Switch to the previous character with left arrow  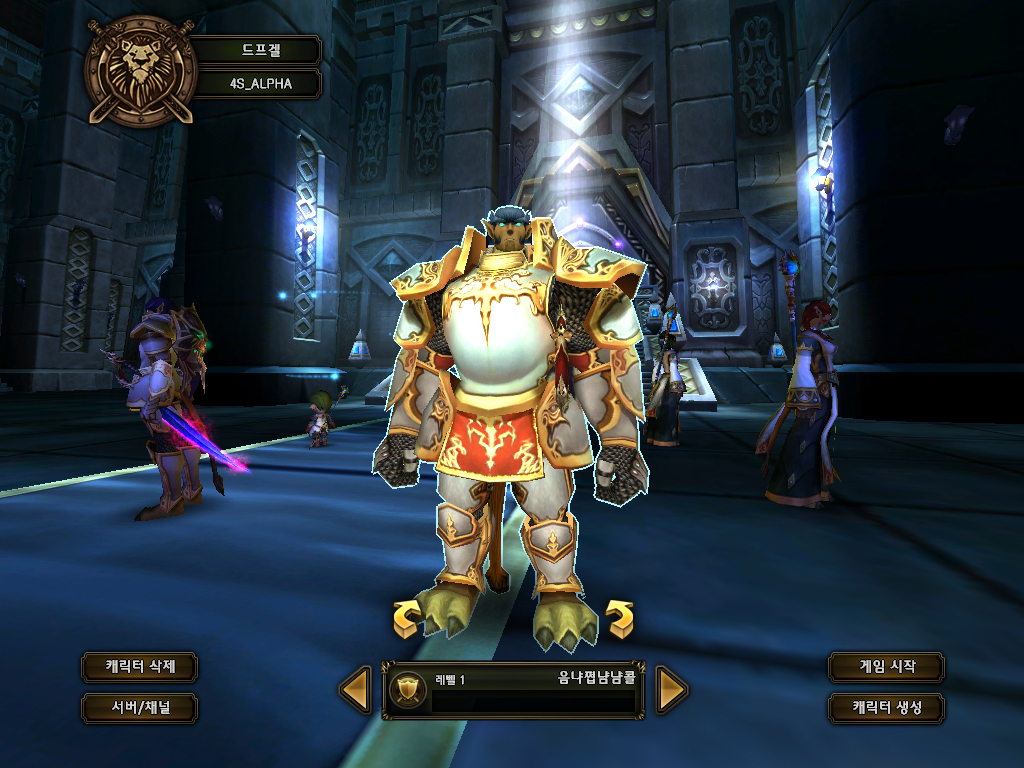pos(356,690)
